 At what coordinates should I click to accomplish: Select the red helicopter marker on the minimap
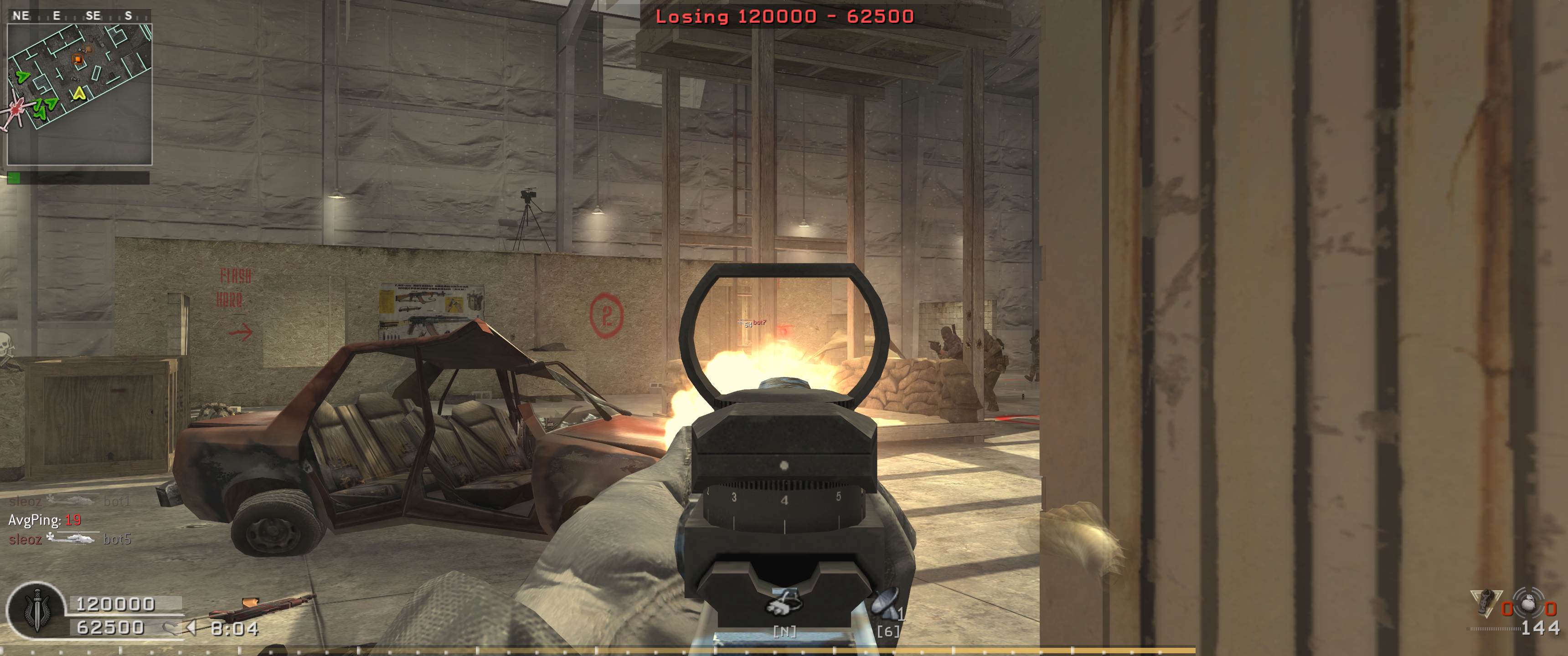[x=15, y=111]
